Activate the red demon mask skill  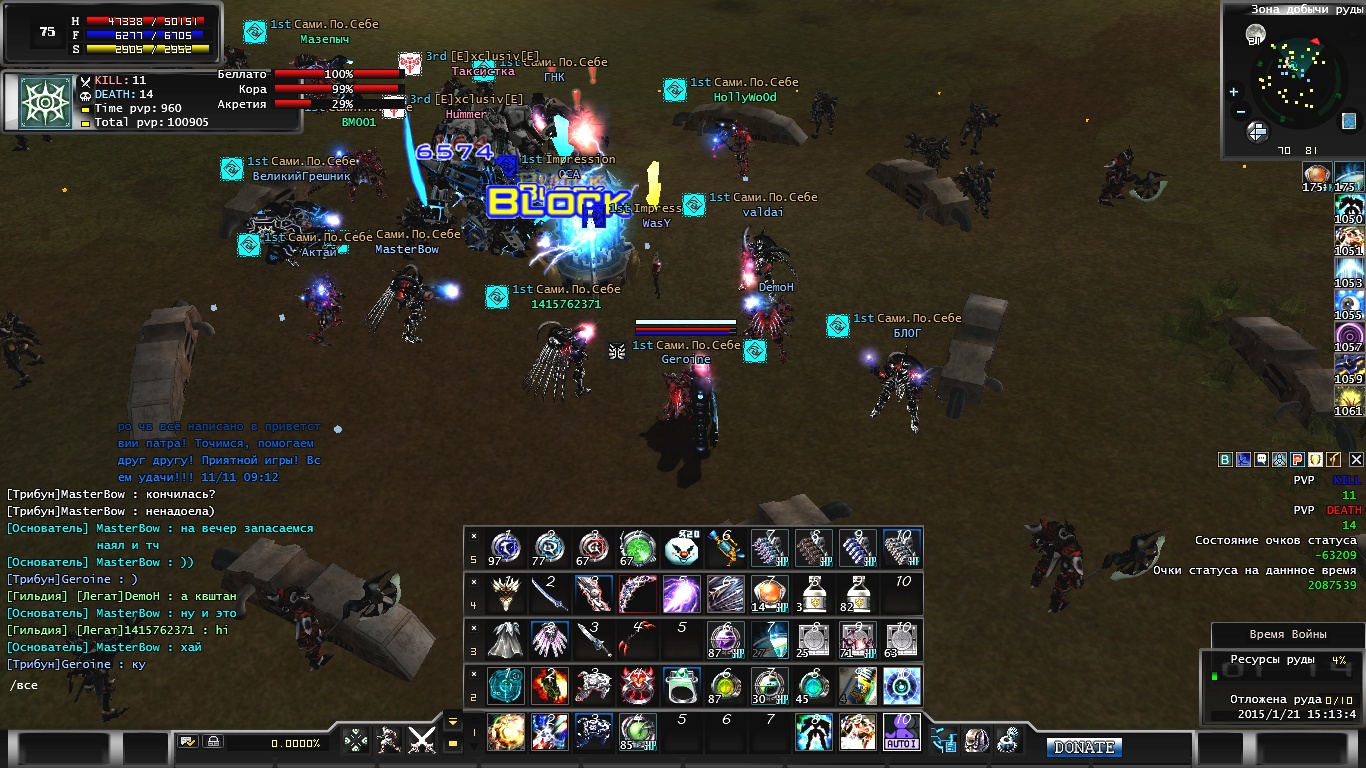637,686
